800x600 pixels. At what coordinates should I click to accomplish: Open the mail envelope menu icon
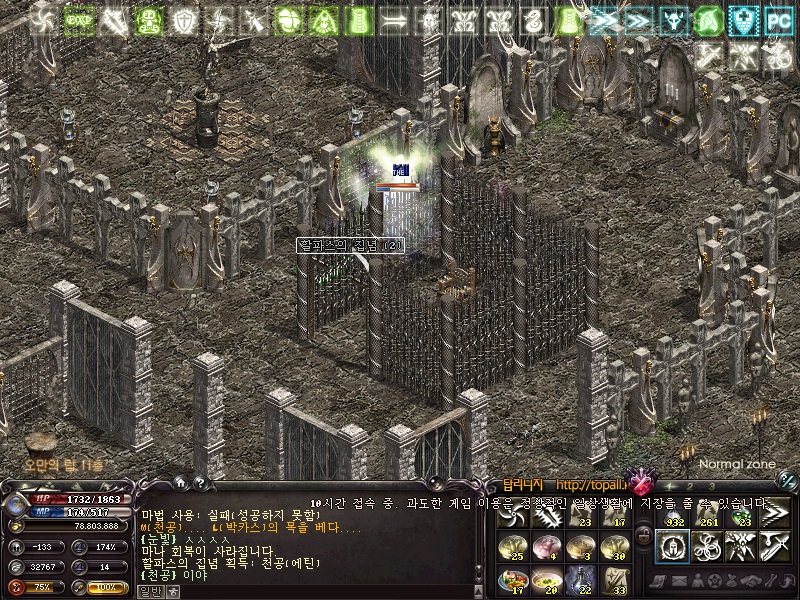pyautogui.click(x=678, y=580)
